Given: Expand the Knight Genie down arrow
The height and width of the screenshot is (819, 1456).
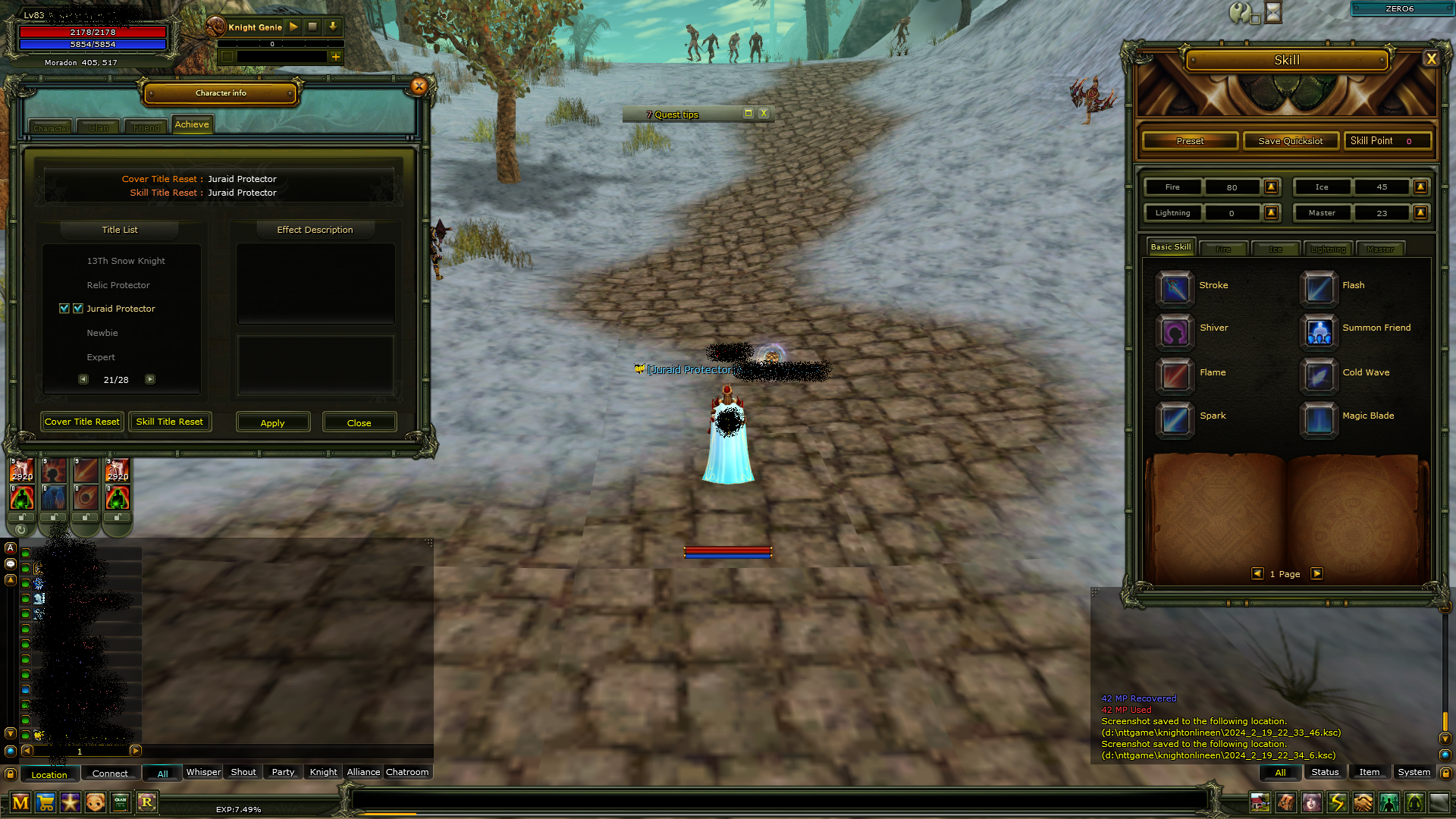Looking at the screenshot, I should click(x=333, y=27).
